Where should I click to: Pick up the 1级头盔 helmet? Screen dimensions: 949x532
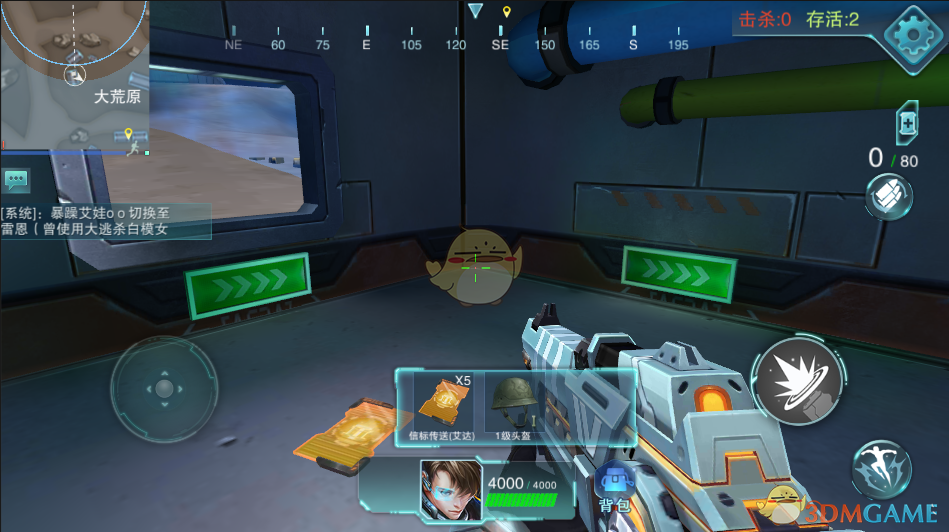513,405
